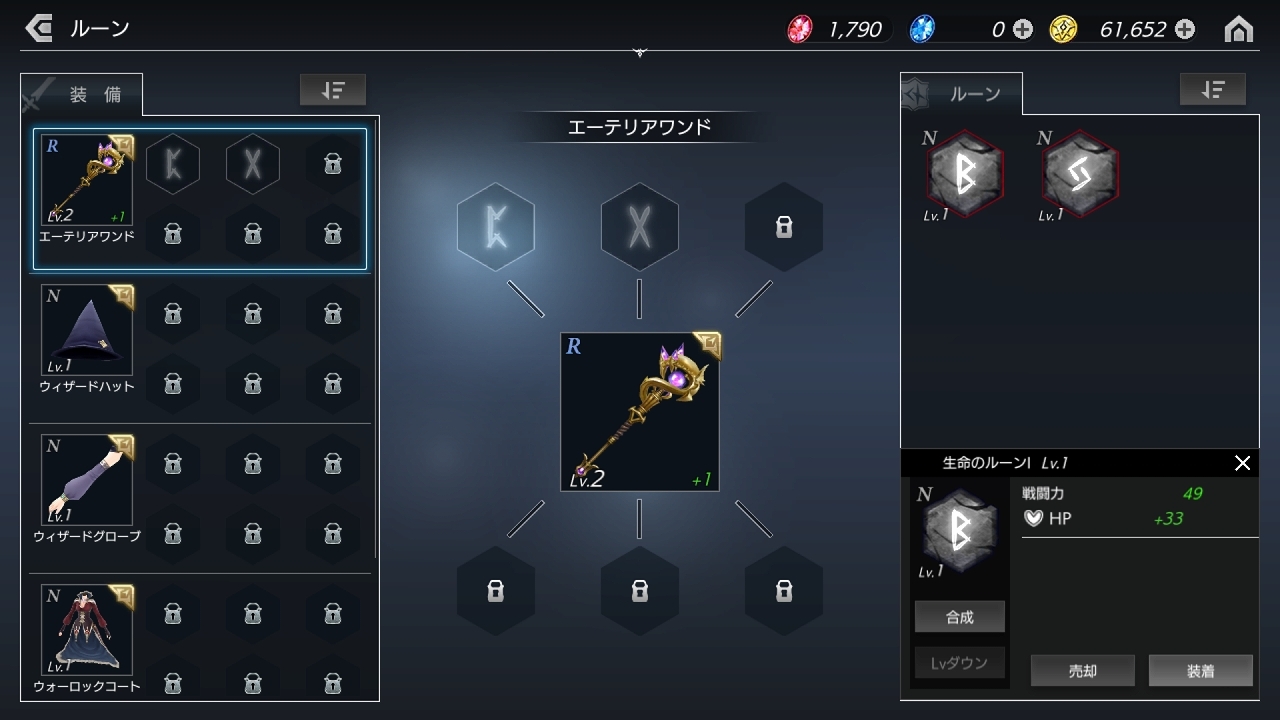
Task: Click the equipped rune slot above the wand
Action: pos(496,227)
